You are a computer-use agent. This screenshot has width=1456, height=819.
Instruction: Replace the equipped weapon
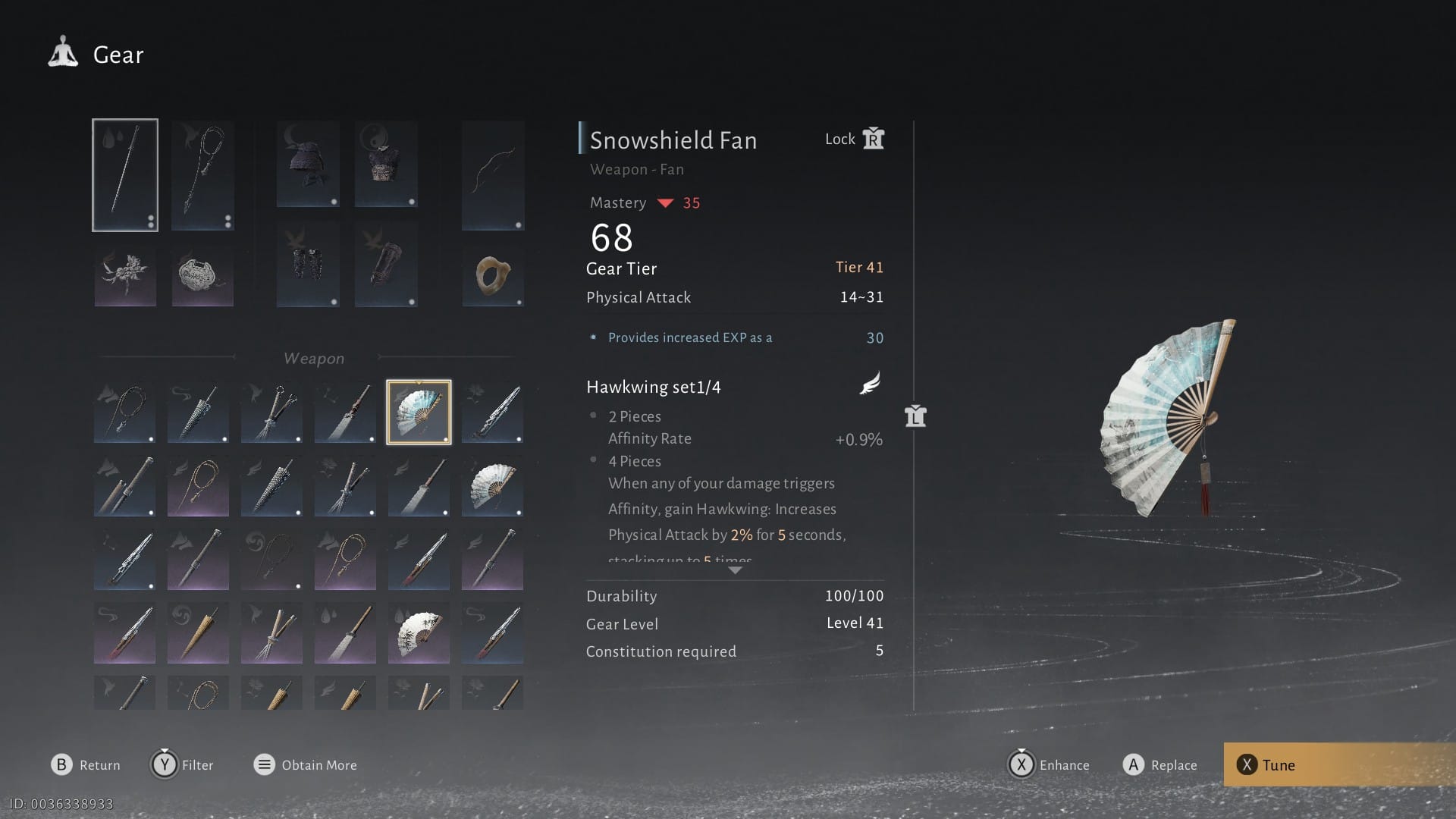(x=1160, y=765)
